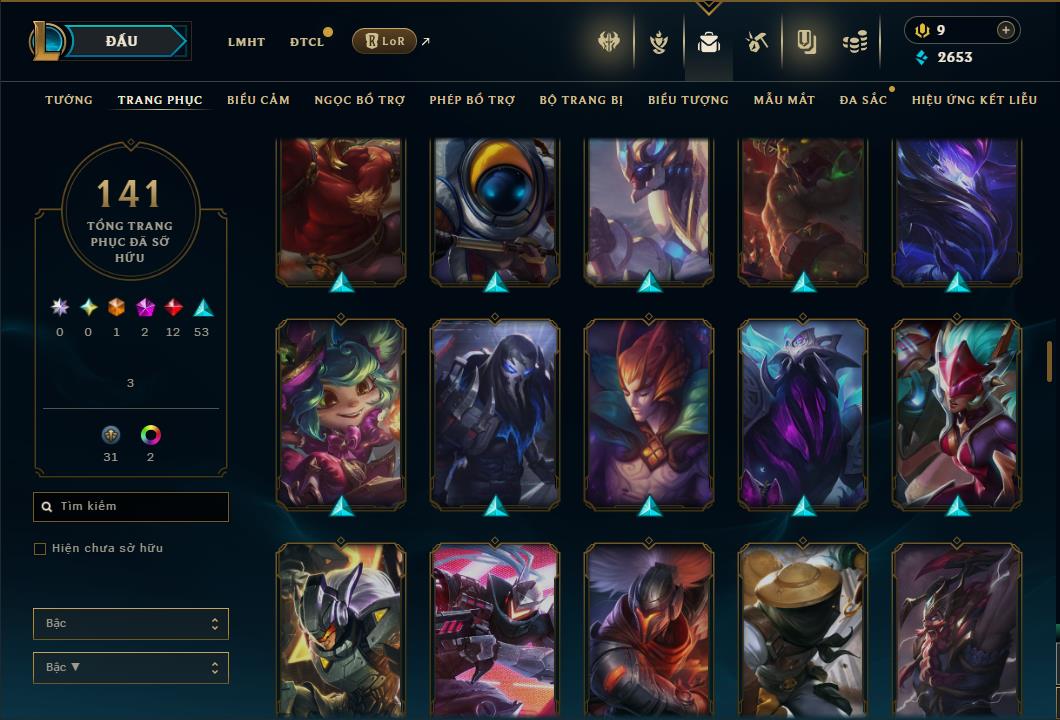The height and width of the screenshot is (720, 1060).
Task: Show the BỘ TRANG BỊ tab
Action: pyautogui.click(x=581, y=100)
